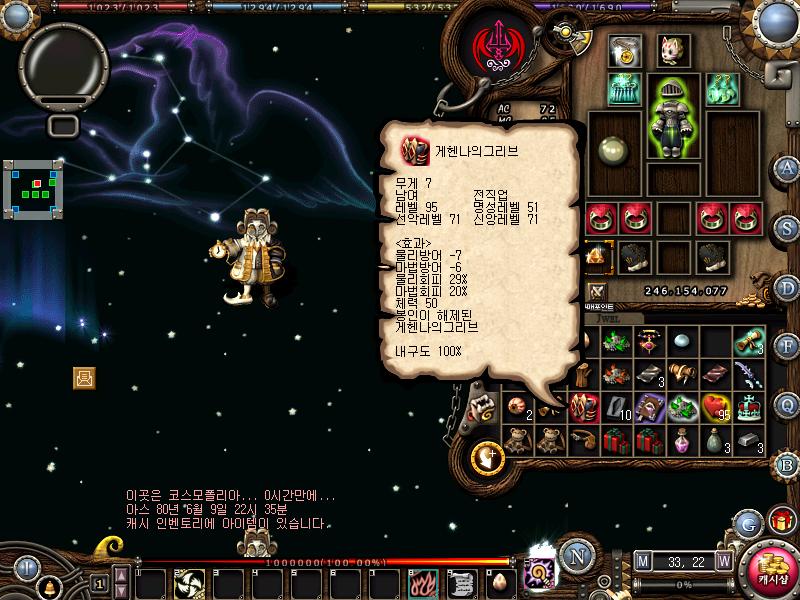Activate the red flame hotbar skill

[423, 581]
